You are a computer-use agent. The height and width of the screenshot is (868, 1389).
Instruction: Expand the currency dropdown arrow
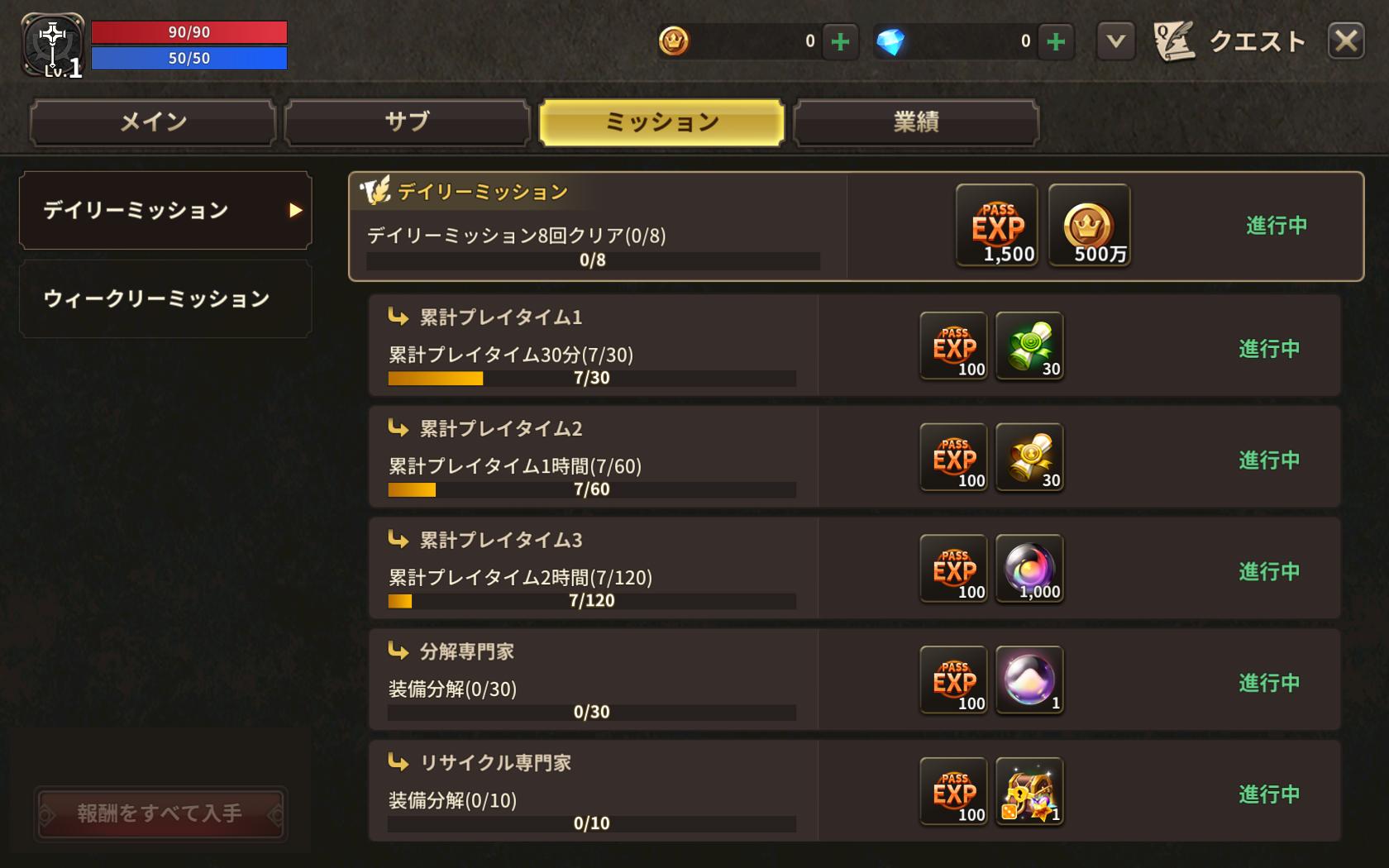click(1115, 41)
